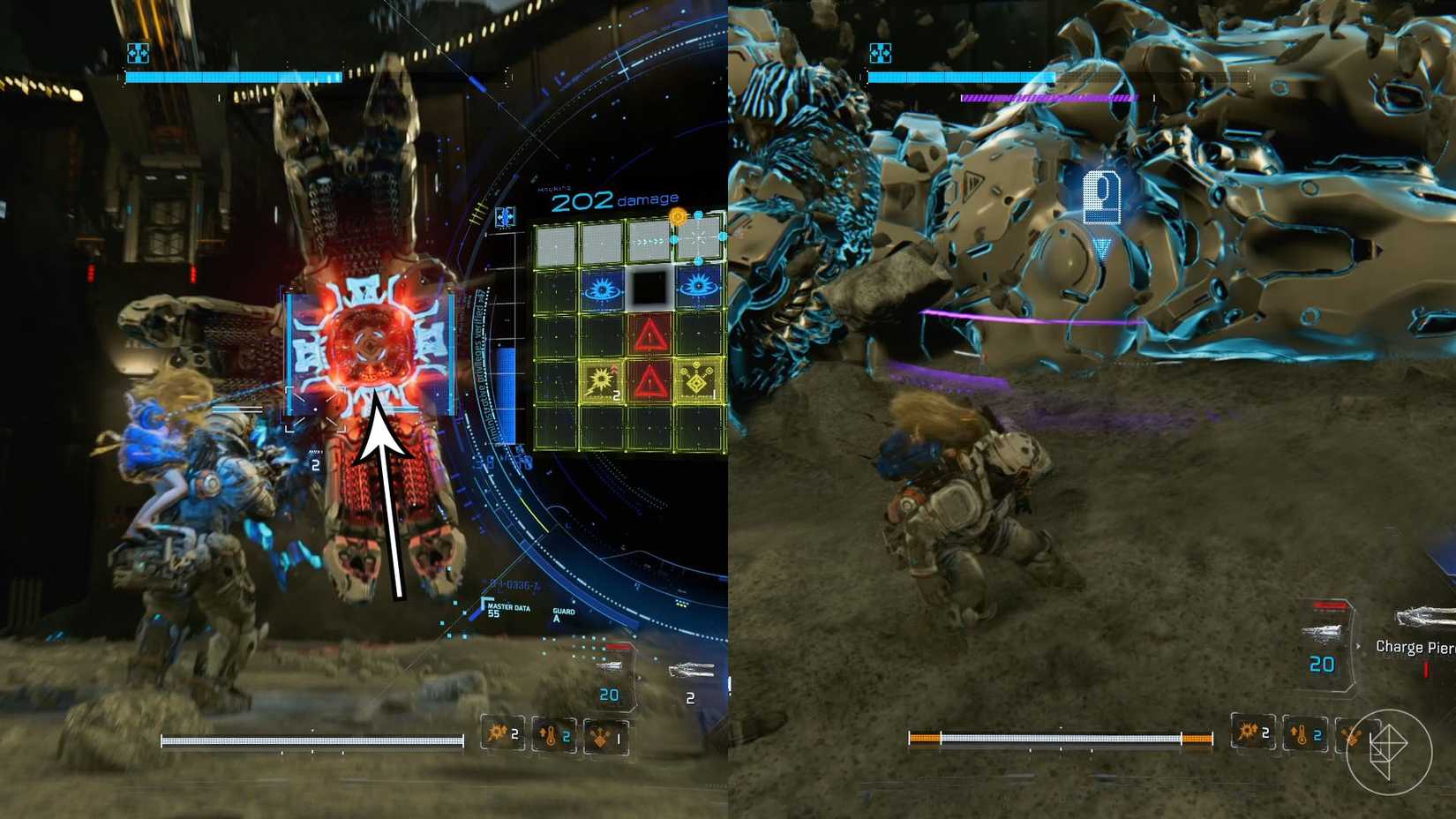Viewport: 1456px width, 819px height.
Task: Select the thermometer heat skill showing 2
Action: tap(551, 735)
